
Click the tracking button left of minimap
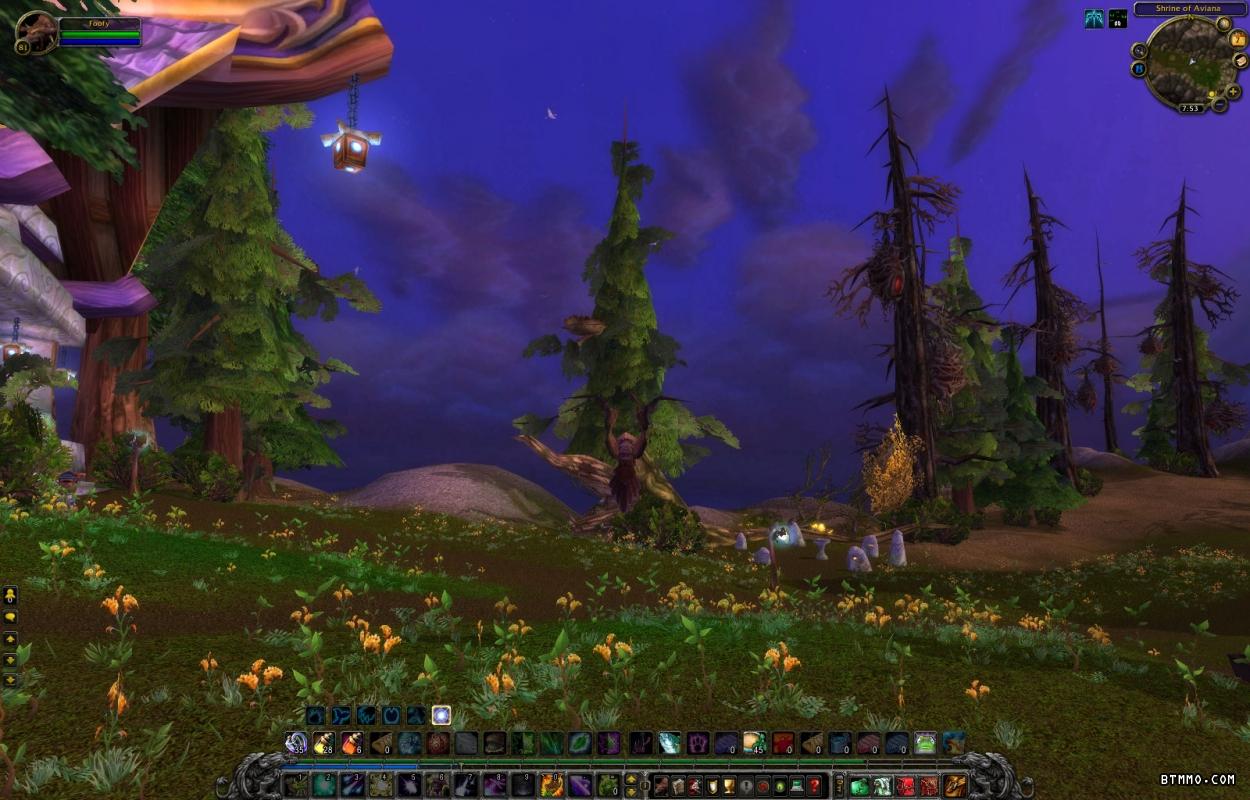click(x=1140, y=50)
